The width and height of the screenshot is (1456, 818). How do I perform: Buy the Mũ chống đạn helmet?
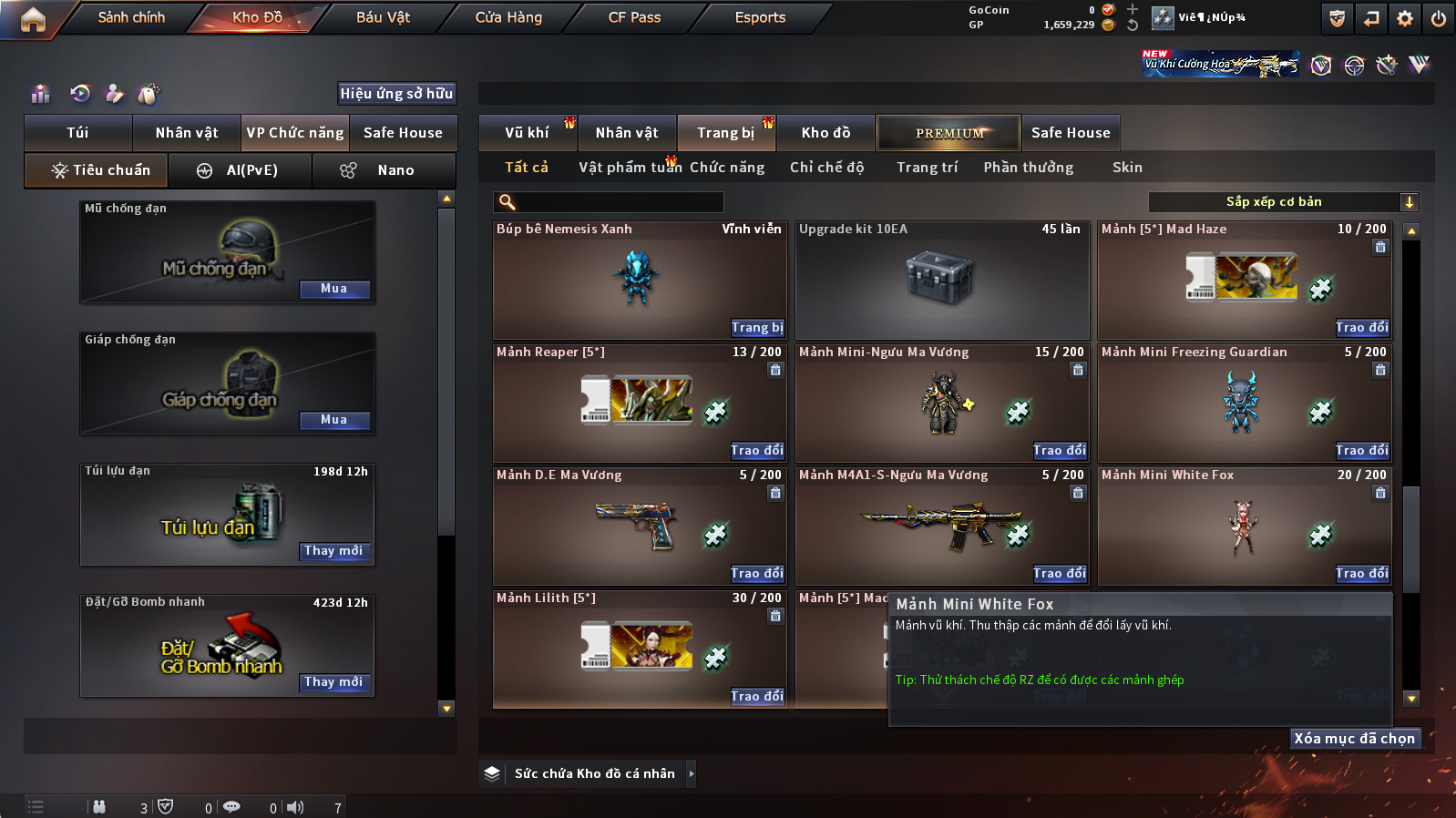(334, 289)
